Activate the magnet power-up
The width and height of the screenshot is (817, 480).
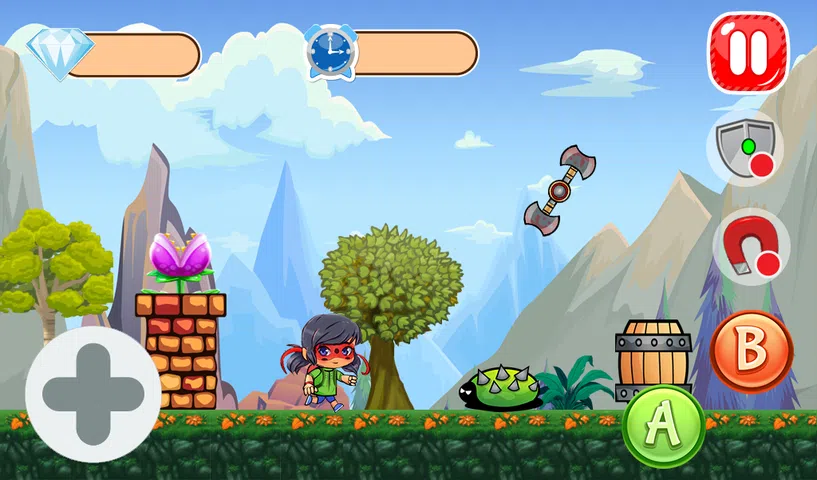pyautogui.click(x=750, y=246)
